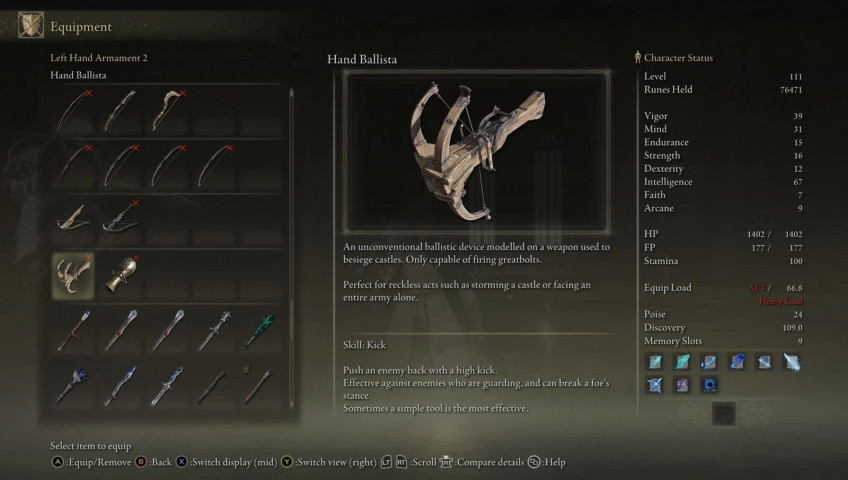Select the dark blue ring sorcery icon

pos(708,384)
